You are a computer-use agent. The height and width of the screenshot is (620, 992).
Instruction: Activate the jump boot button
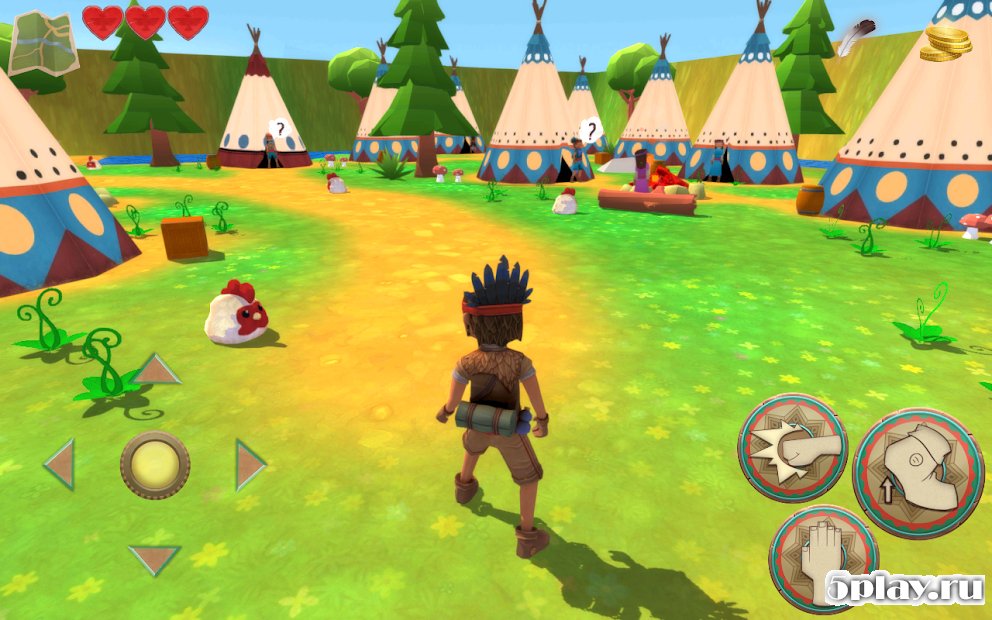pos(917,474)
